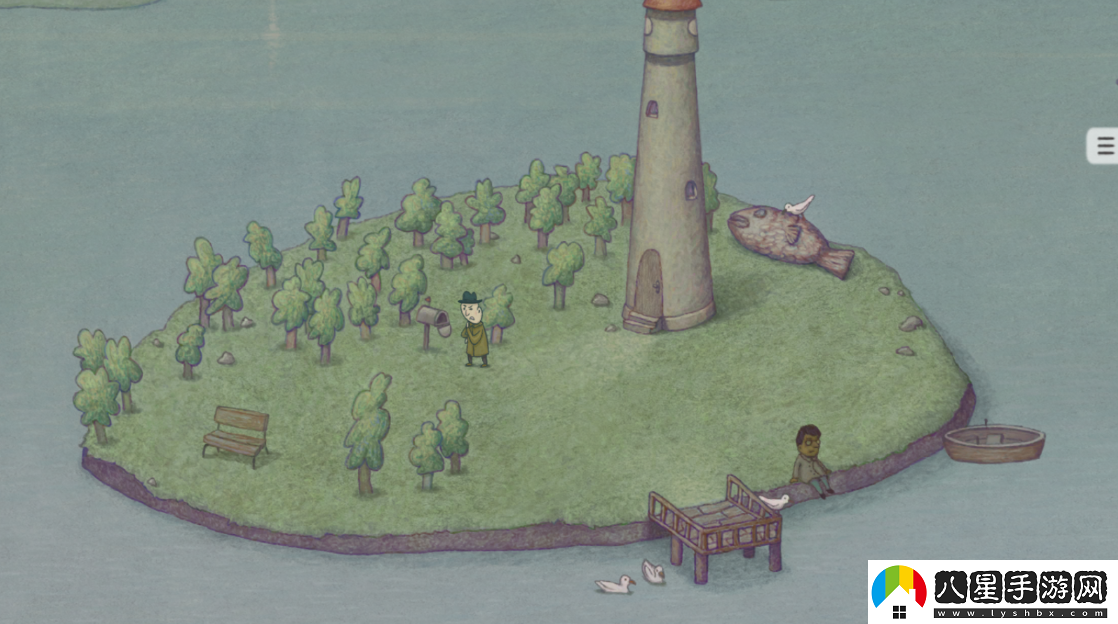Open the hamburger menu tab
1118x624 pixels.
click(1104, 146)
